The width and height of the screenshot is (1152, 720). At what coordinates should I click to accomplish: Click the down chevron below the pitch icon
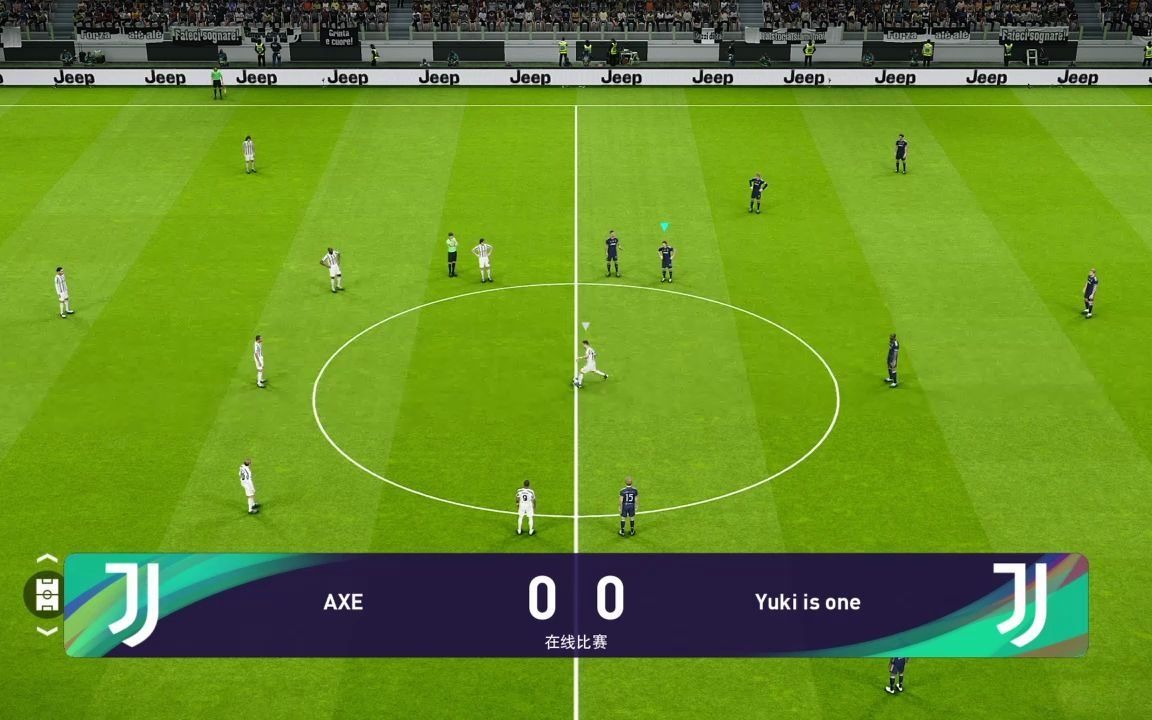tap(46, 631)
